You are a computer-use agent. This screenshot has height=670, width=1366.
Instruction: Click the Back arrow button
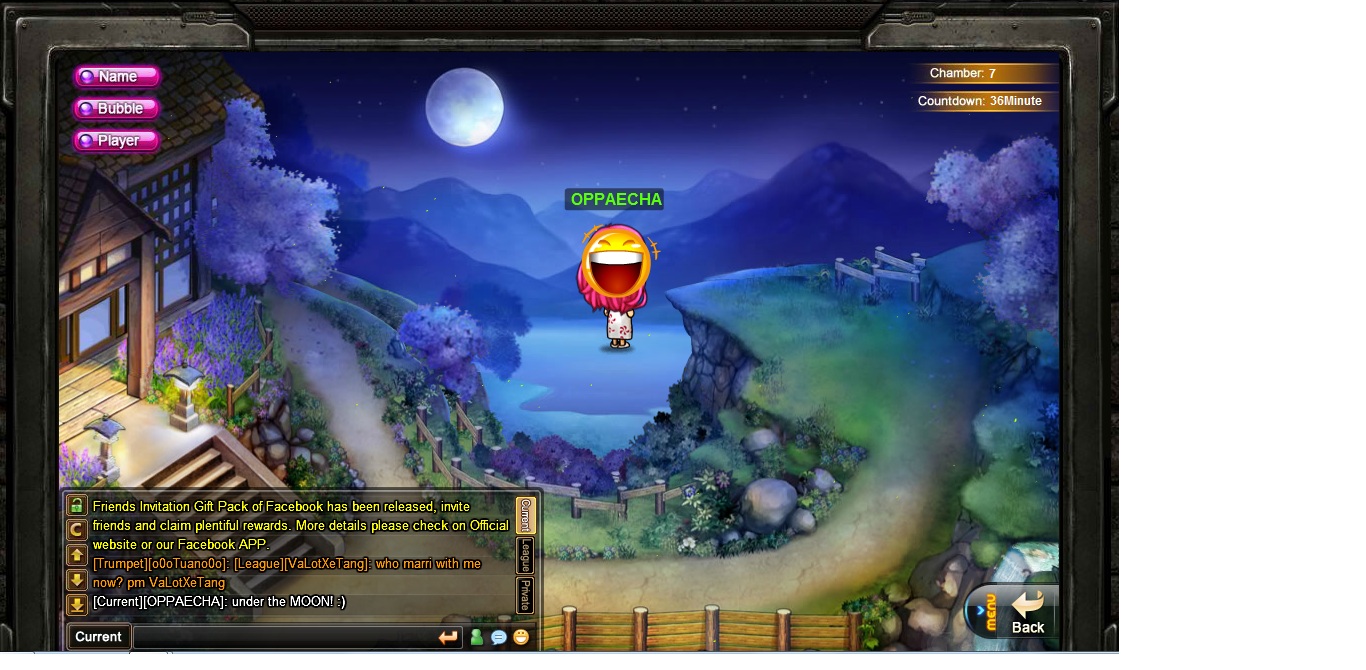[x=1027, y=611]
